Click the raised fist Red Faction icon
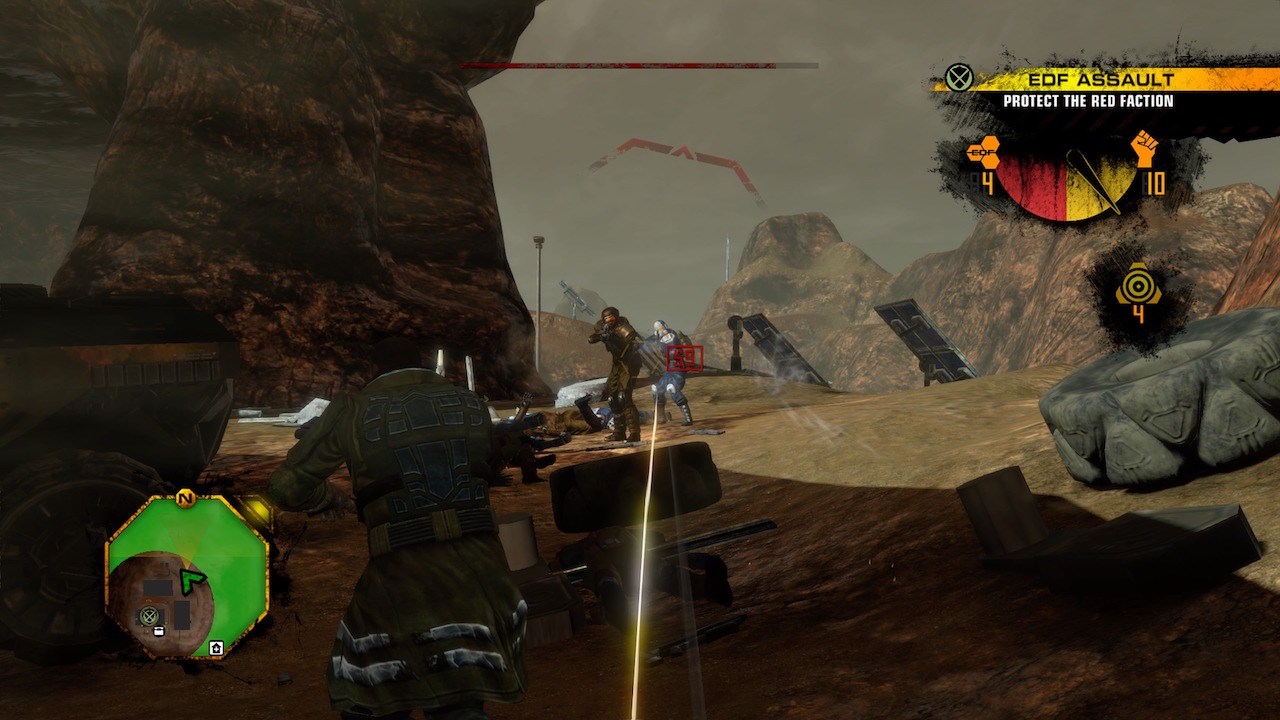The height and width of the screenshot is (720, 1280). 1145,149
